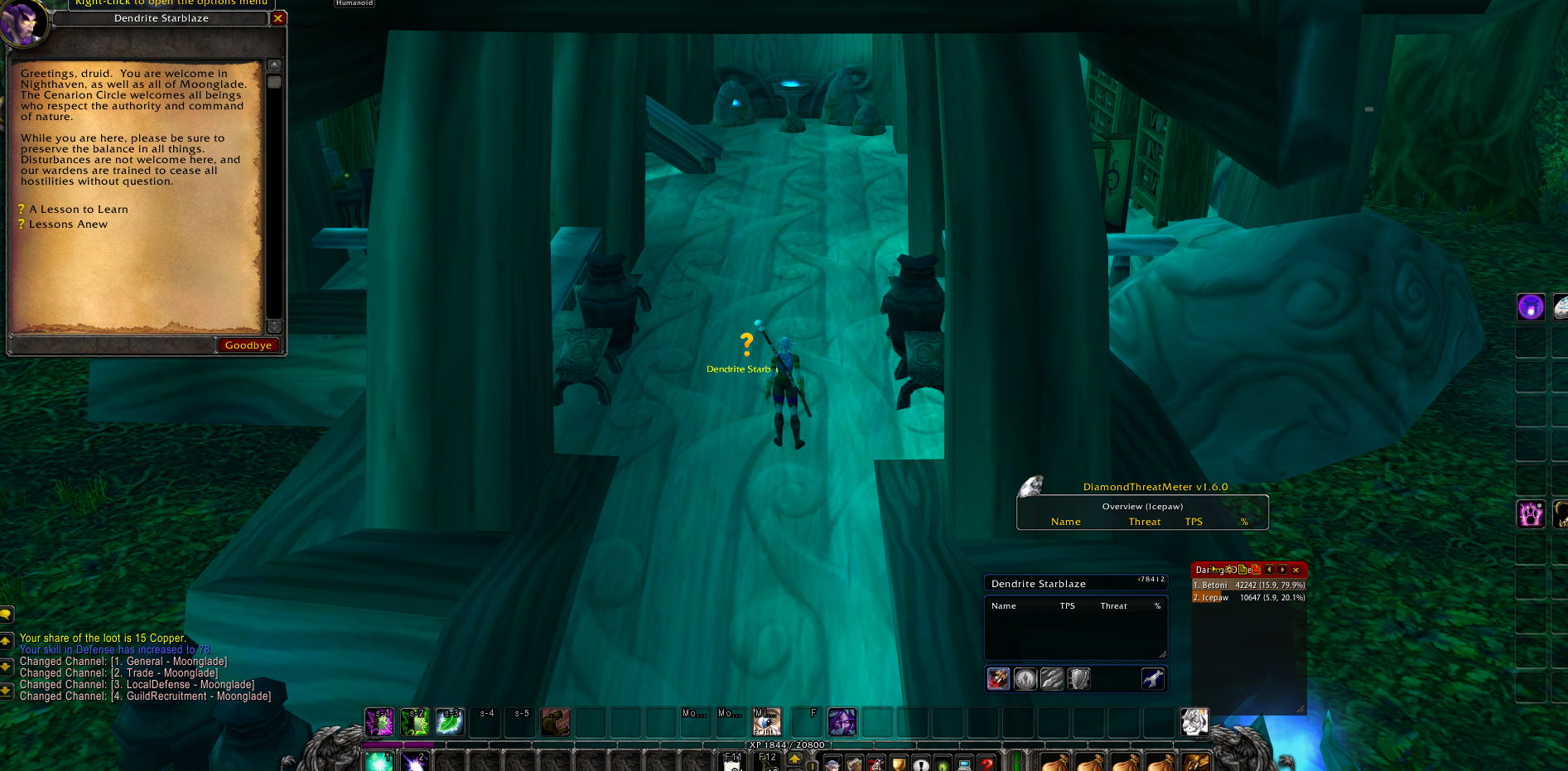
Task: Click the wrench icon in Dendrite Starblaze panel
Action: point(1152,678)
